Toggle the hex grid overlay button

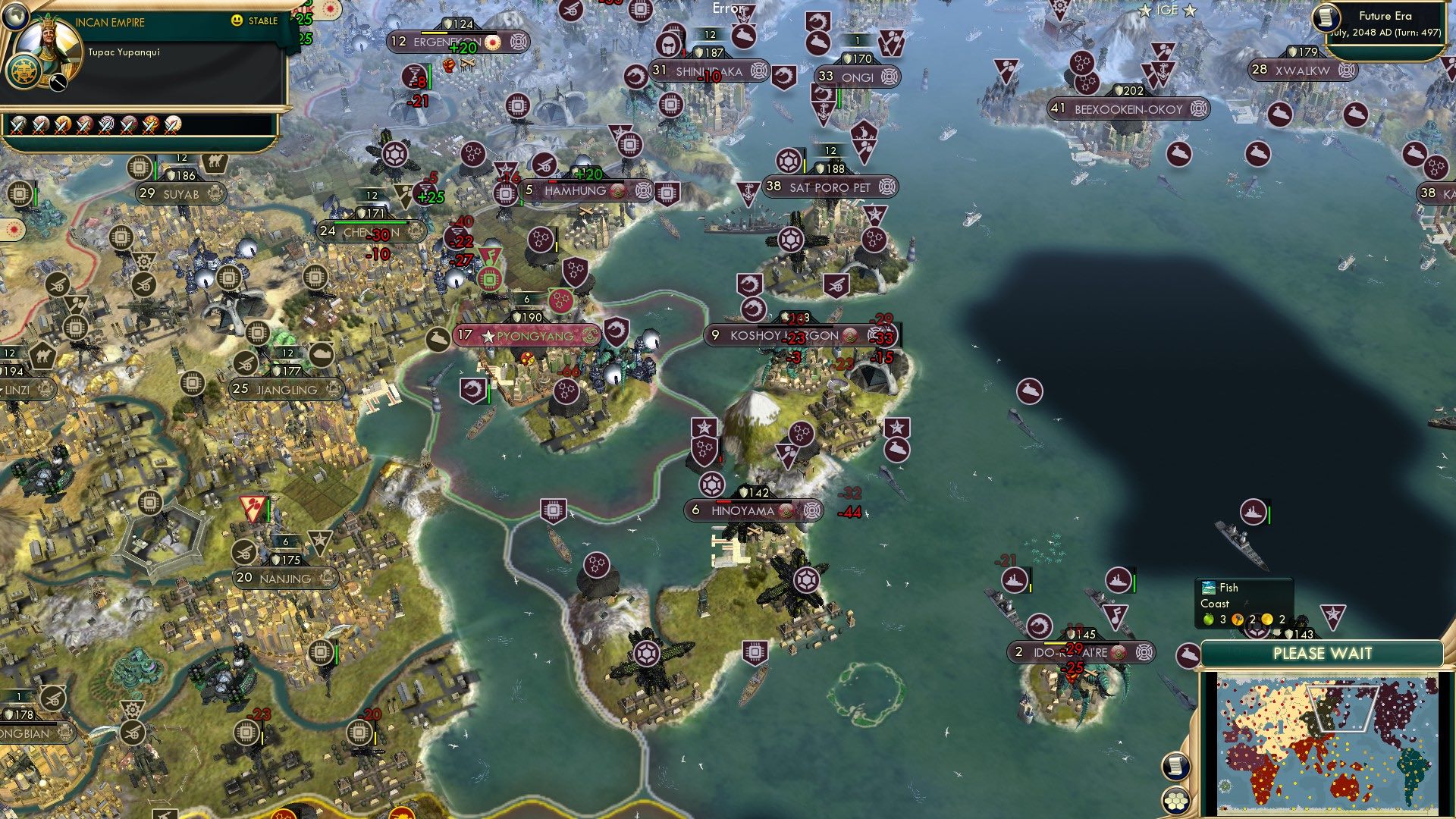(1175, 800)
